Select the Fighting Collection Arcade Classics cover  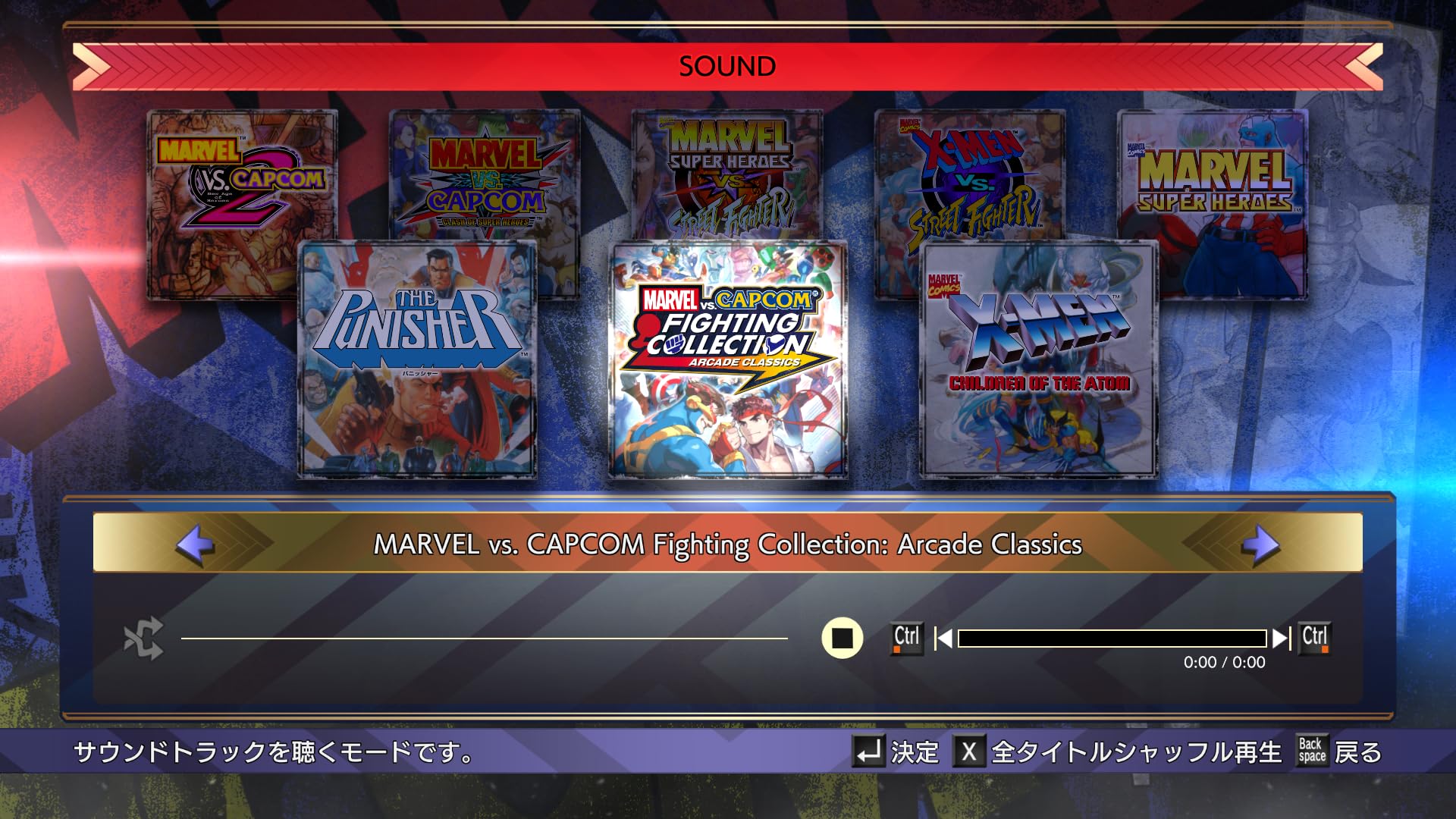click(x=728, y=364)
